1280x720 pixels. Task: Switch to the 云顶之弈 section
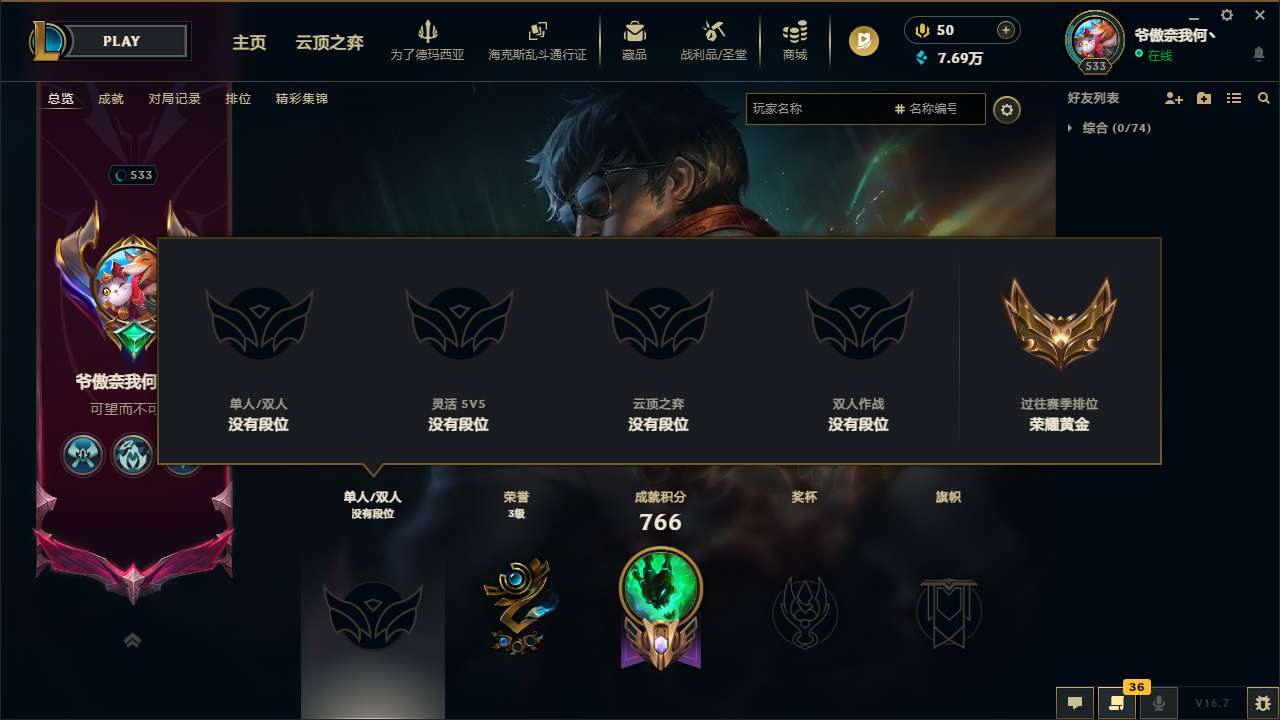tap(328, 43)
